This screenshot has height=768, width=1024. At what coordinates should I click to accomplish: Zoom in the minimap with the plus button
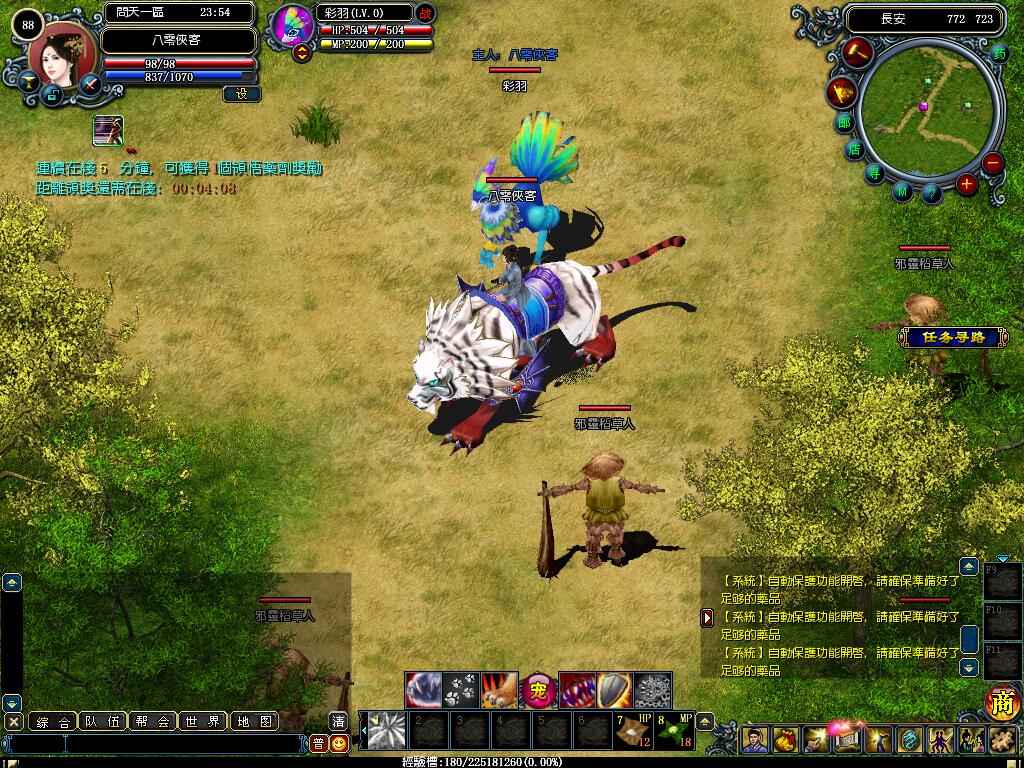[x=966, y=183]
